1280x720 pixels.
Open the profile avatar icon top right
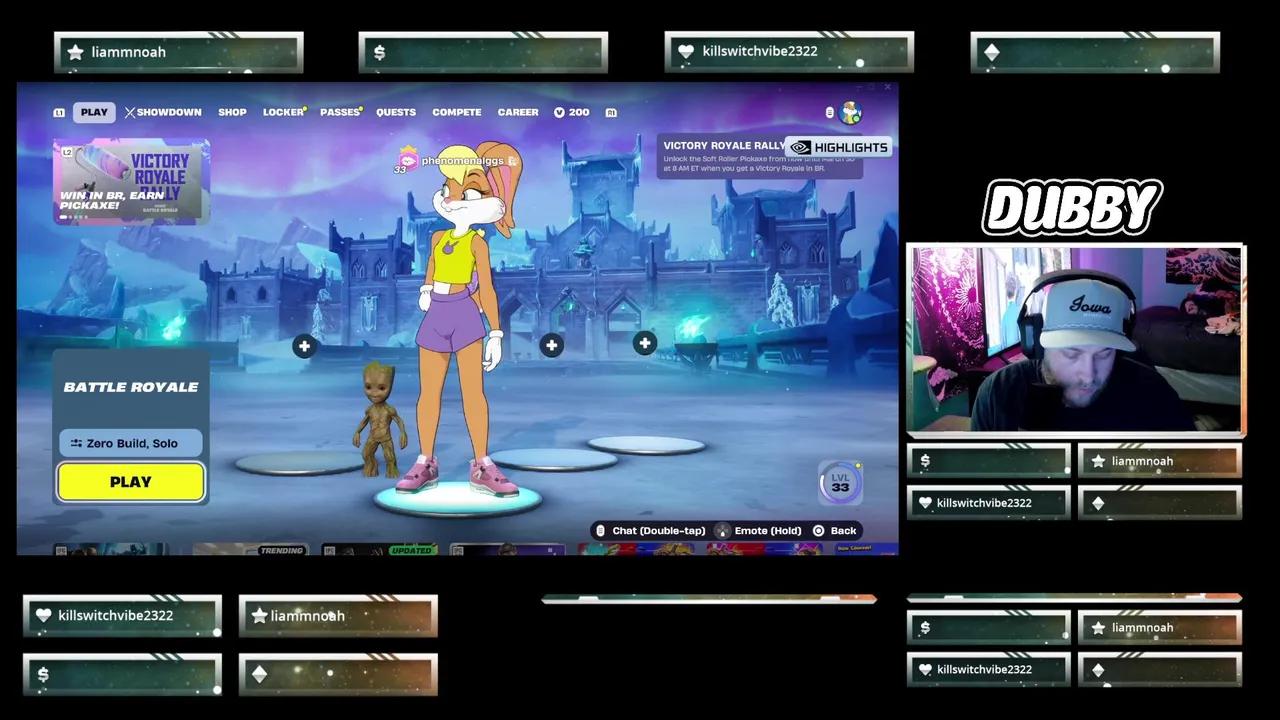[x=851, y=113]
